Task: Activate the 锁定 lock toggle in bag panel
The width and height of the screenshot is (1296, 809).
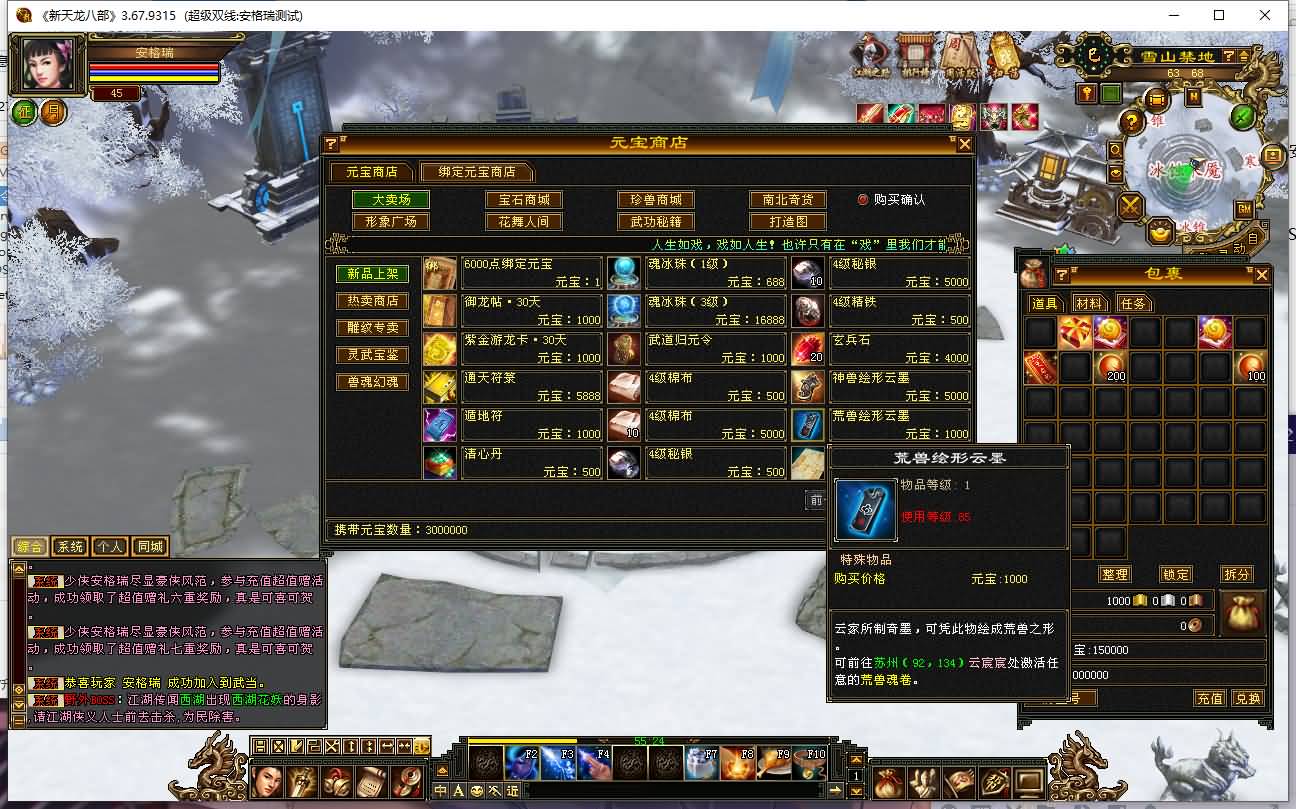Action: 1175,574
